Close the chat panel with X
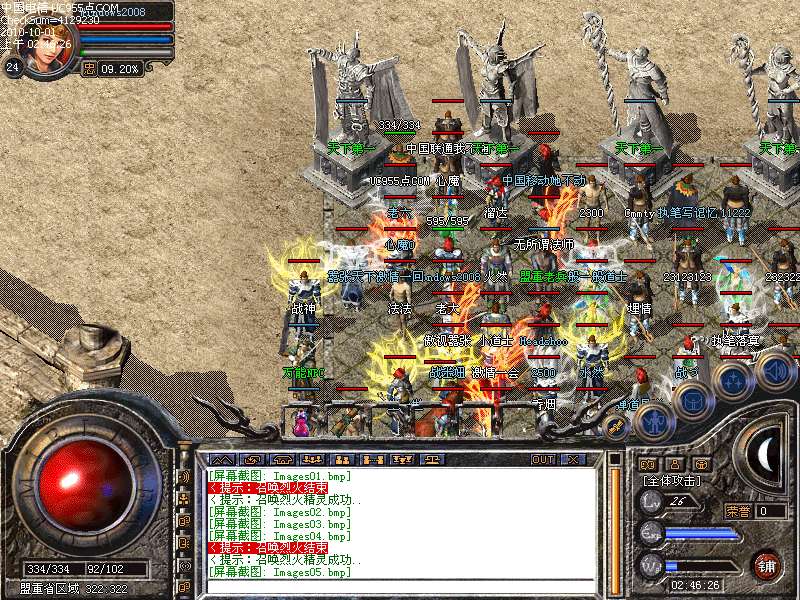The image size is (800, 600). tap(573, 459)
